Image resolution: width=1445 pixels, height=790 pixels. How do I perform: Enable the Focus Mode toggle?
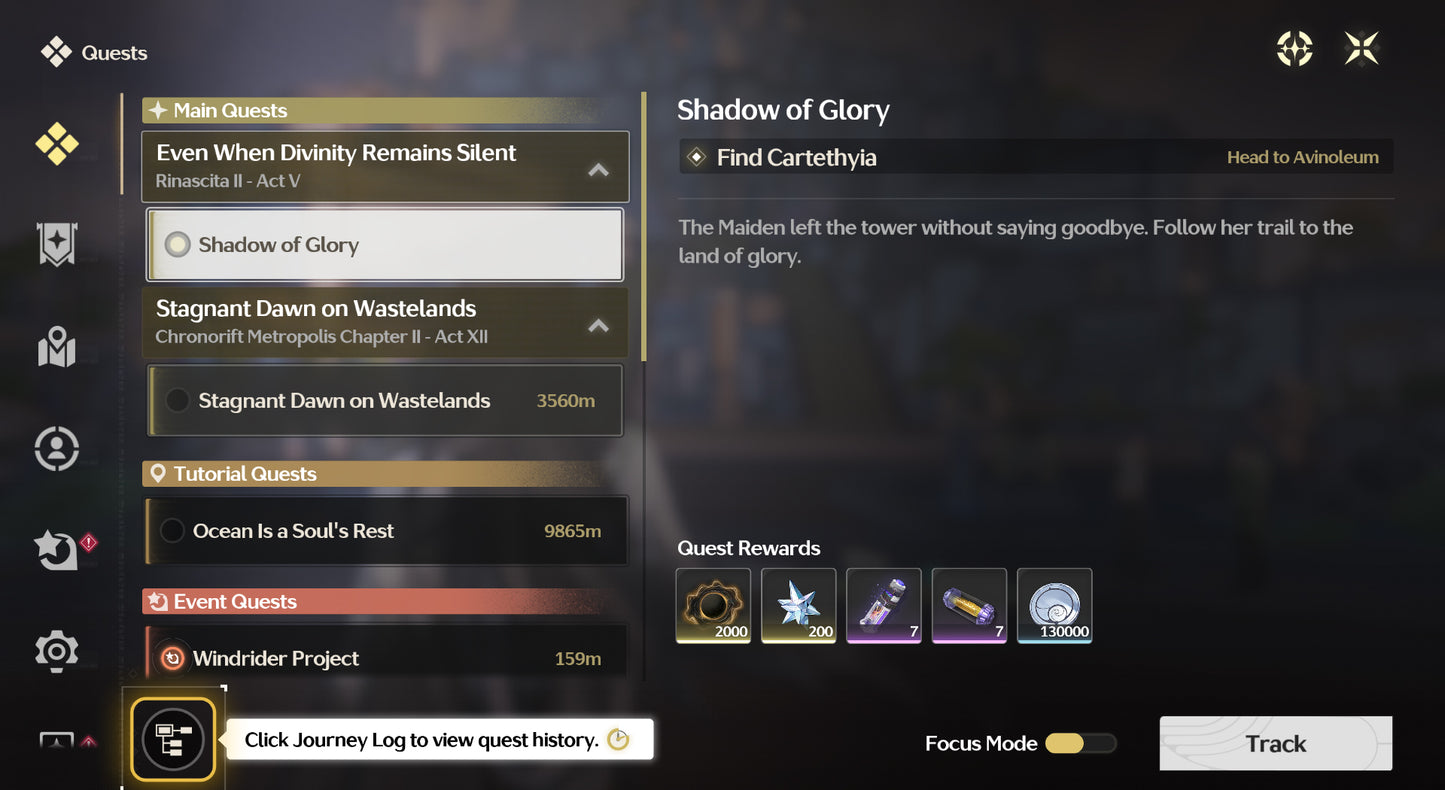1079,744
